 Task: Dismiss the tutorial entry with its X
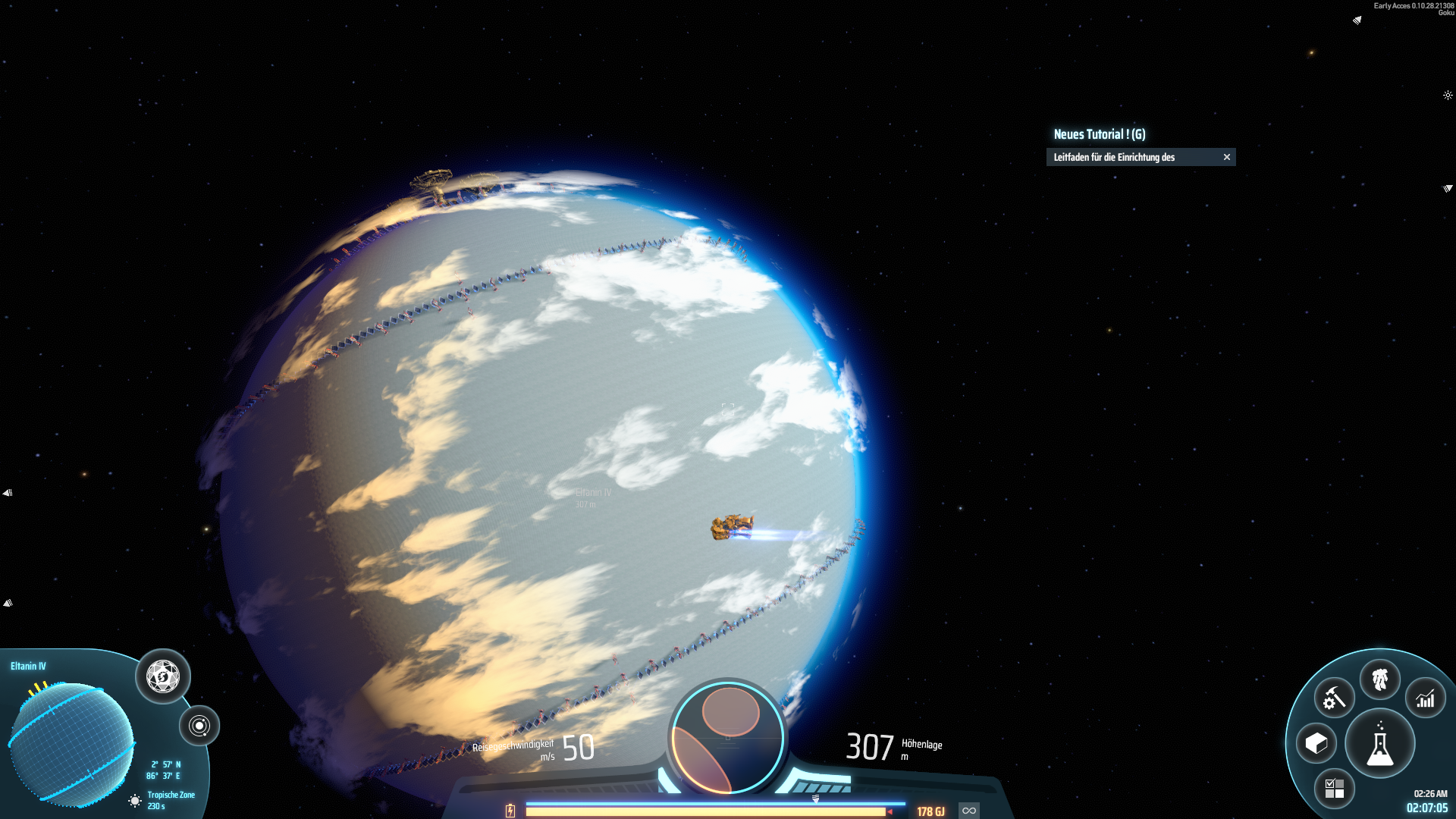[1228, 157]
